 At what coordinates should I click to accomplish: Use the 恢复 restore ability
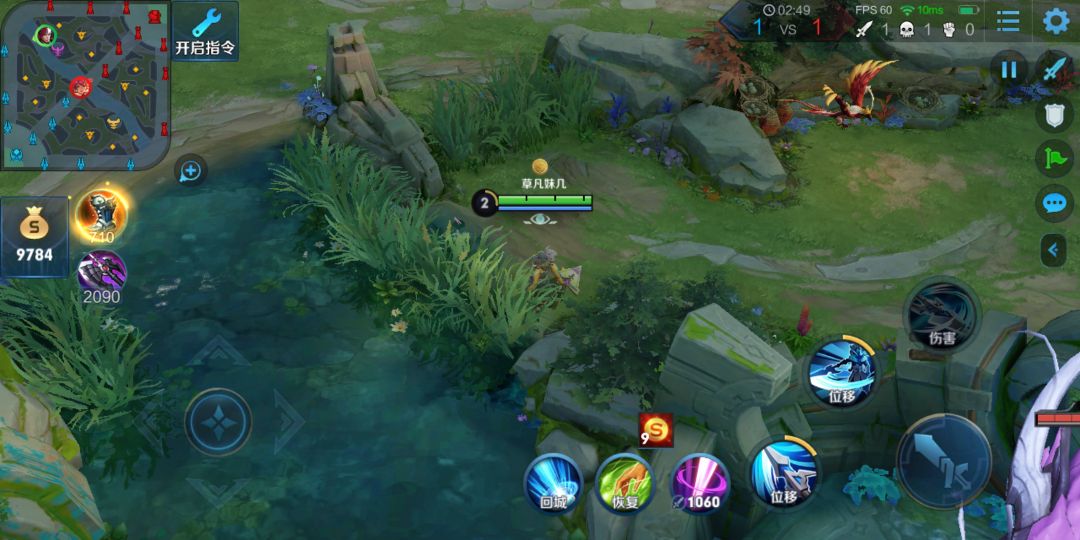point(624,483)
